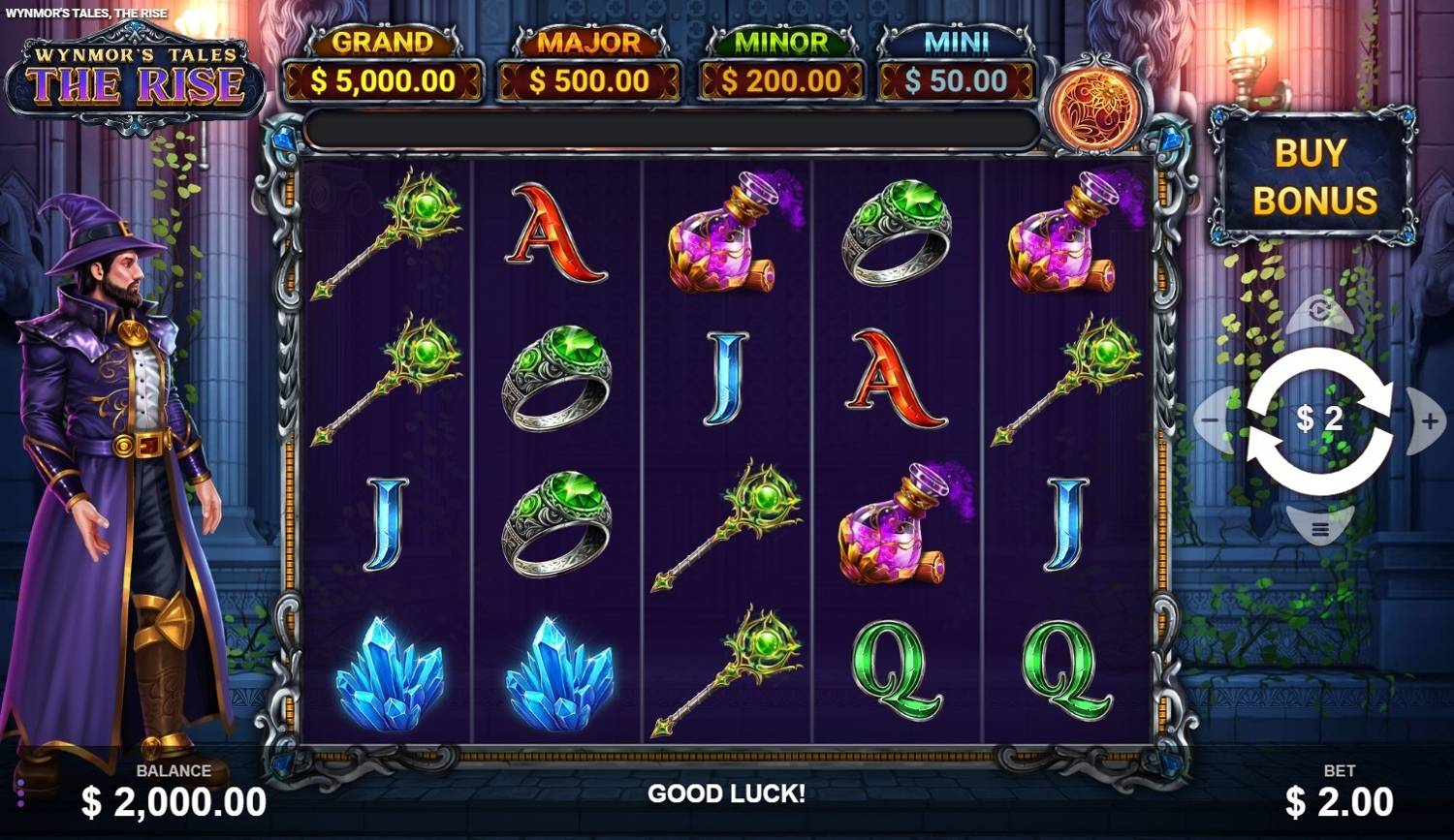Open autoplay options above the spin button
Viewport: 1454px width, 840px height.
pyautogui.click(x=1319, y=312)
